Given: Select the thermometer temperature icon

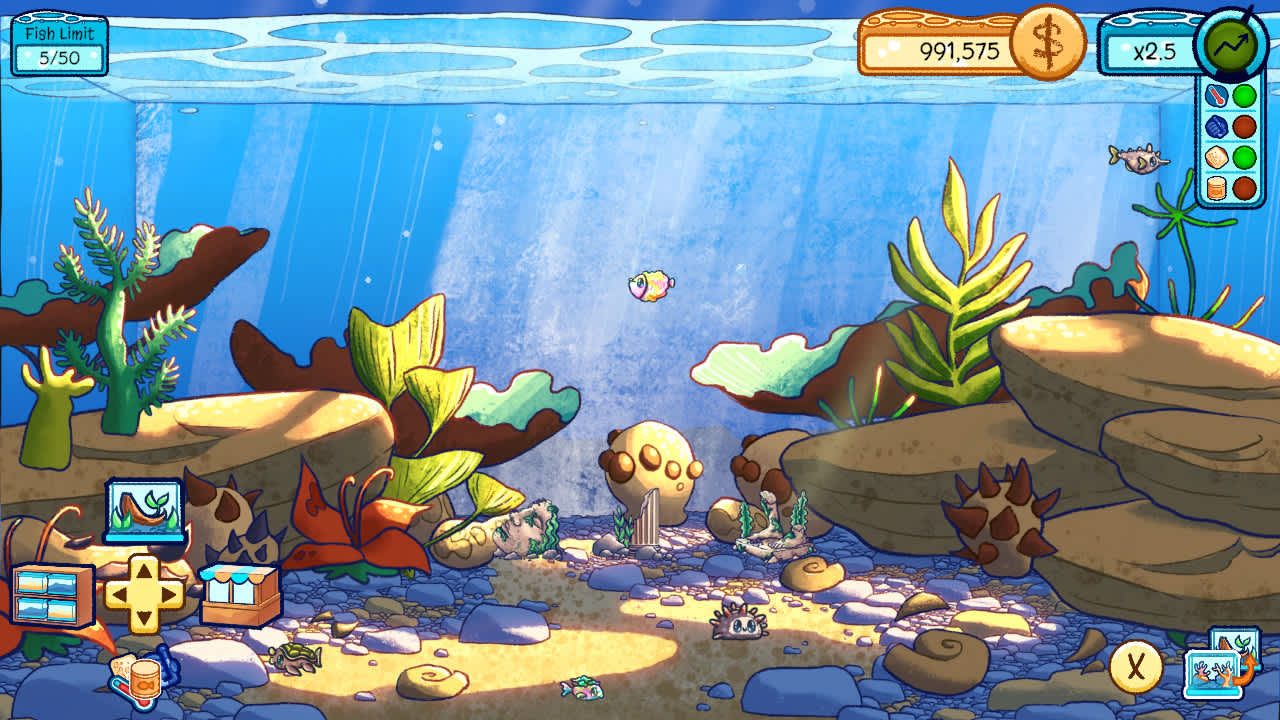Looking at the screenshot, I should pos(1216,95).
